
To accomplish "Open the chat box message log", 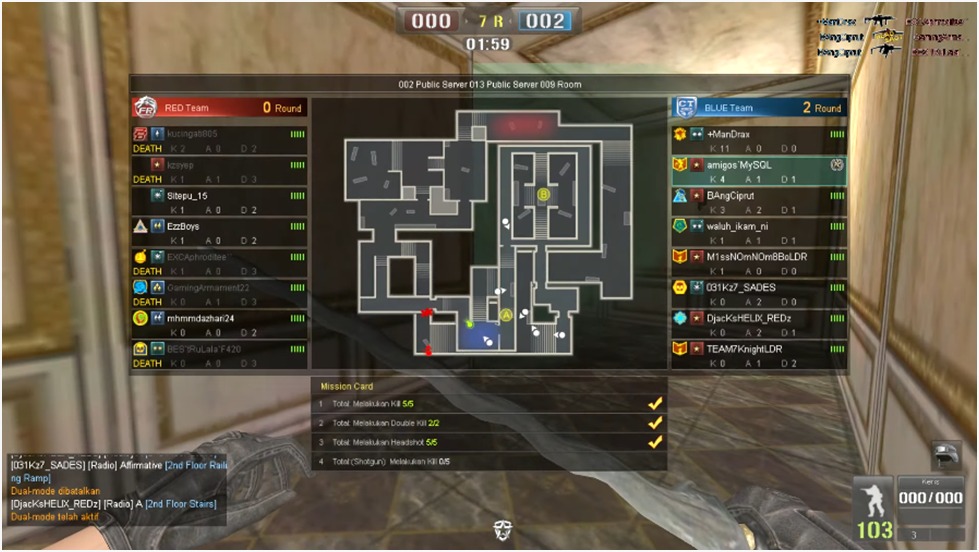I will (x=116, y=485).
